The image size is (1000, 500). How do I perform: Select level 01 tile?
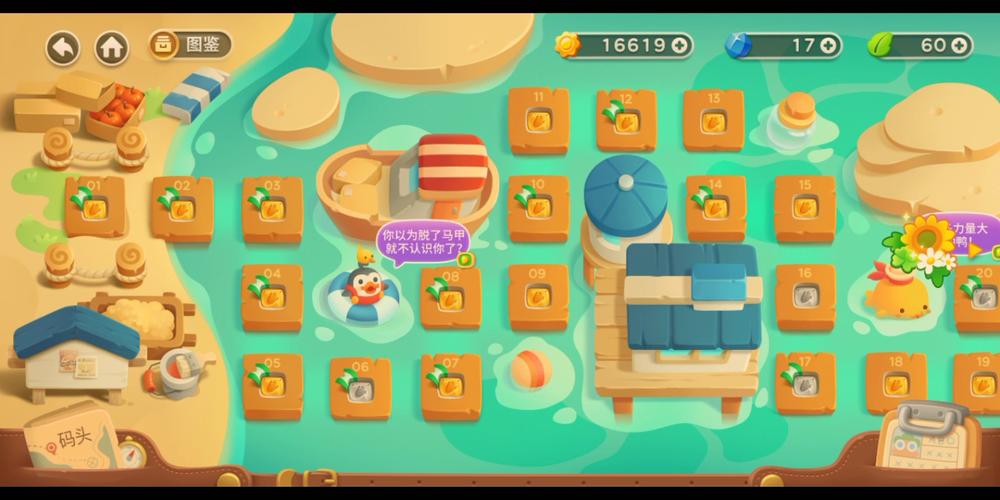[95, 206]
